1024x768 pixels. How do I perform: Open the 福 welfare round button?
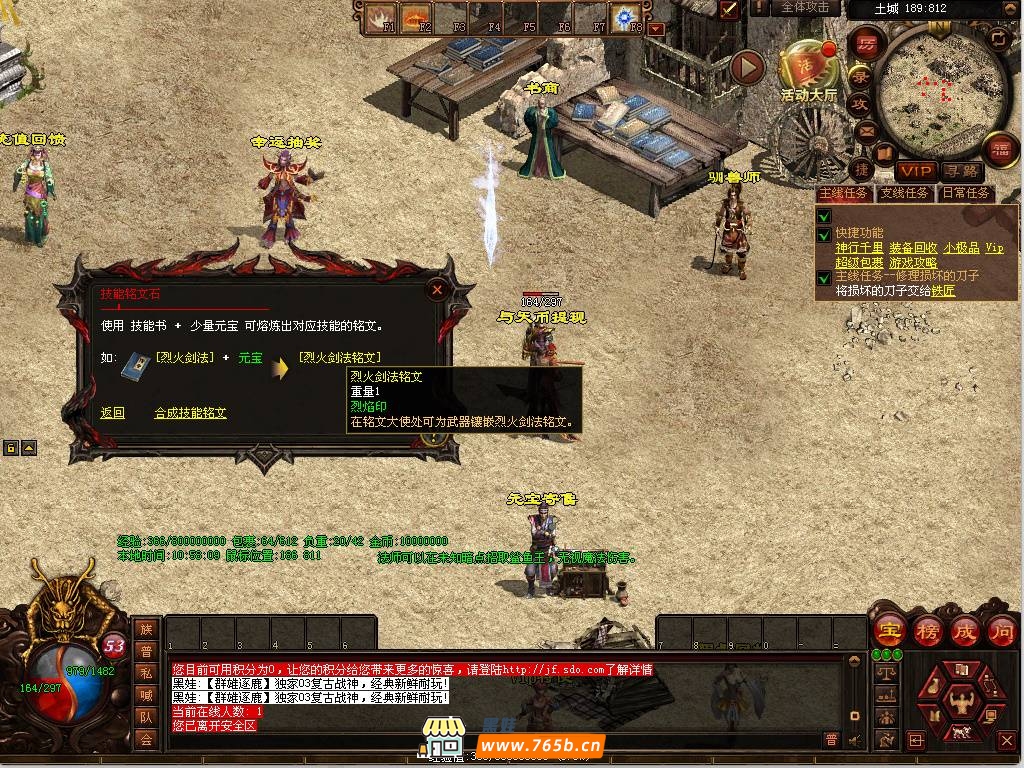[x=999, y=149]
